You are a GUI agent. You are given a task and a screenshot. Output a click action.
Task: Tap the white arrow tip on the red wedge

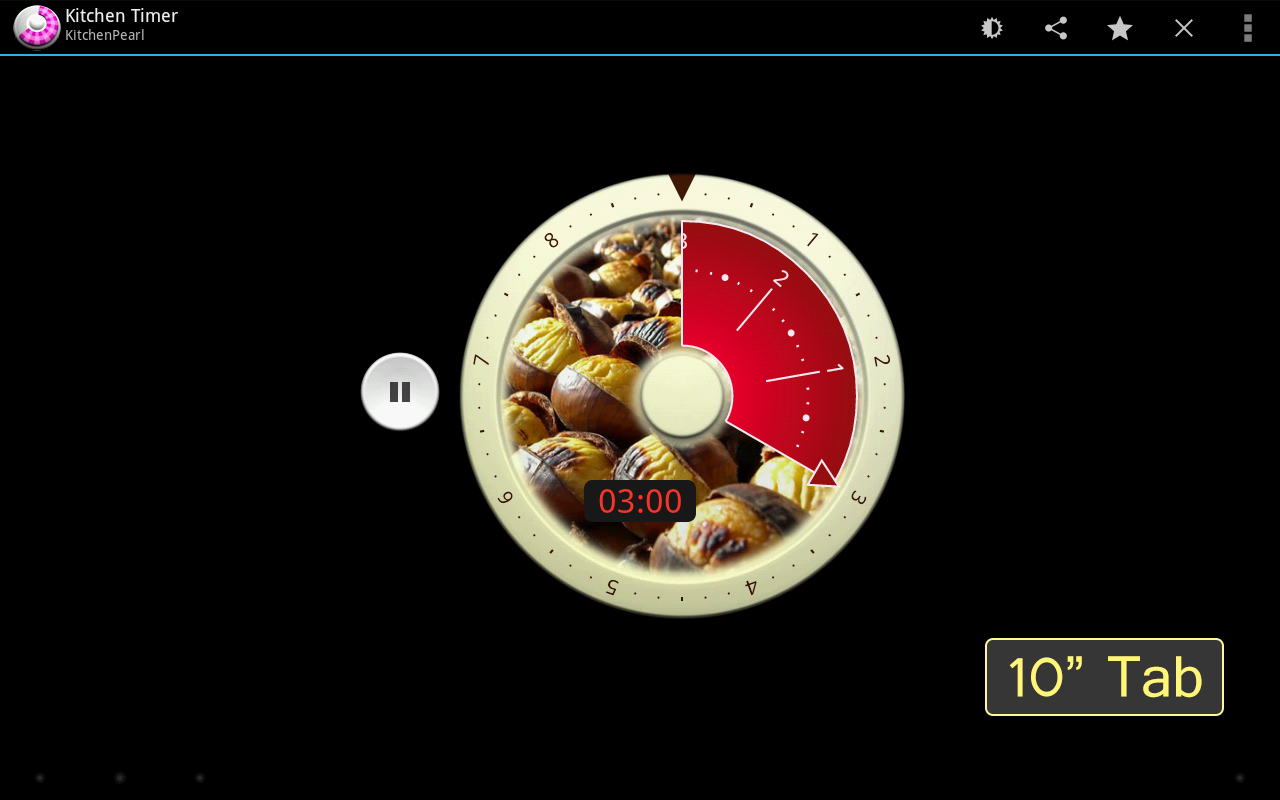[820, 470]
